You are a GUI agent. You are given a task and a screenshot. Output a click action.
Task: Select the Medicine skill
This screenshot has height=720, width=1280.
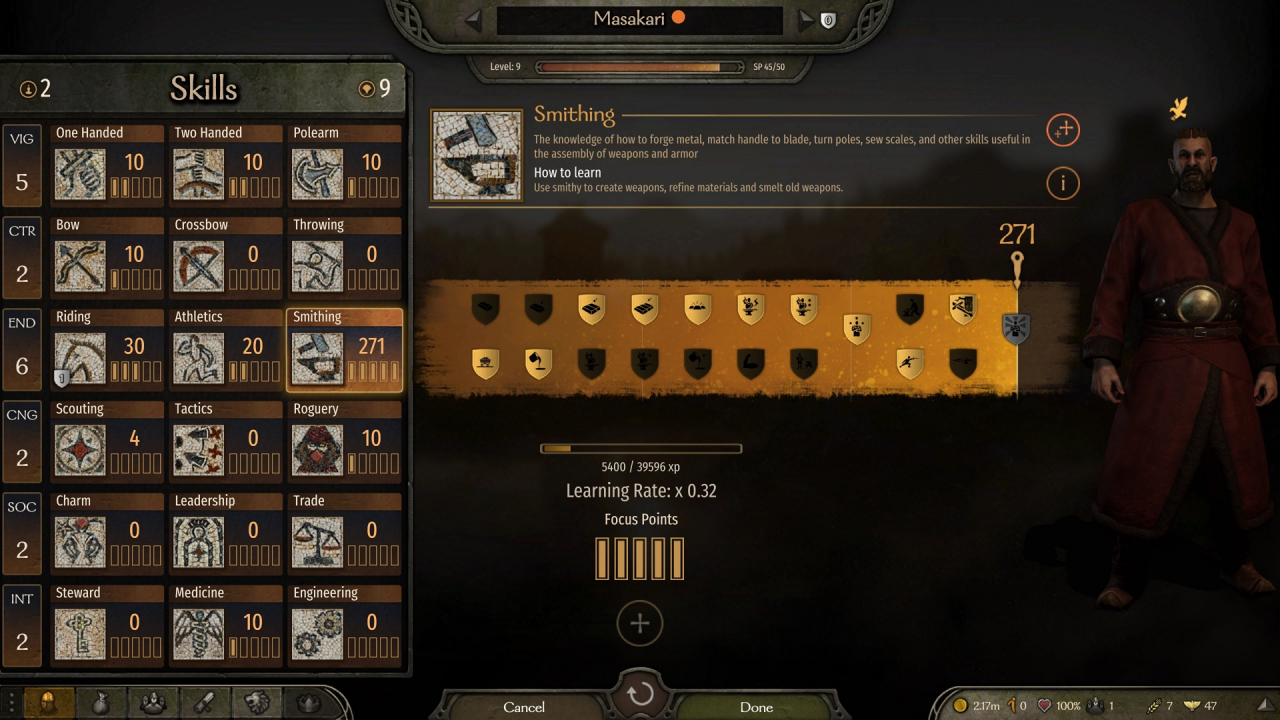225,624
